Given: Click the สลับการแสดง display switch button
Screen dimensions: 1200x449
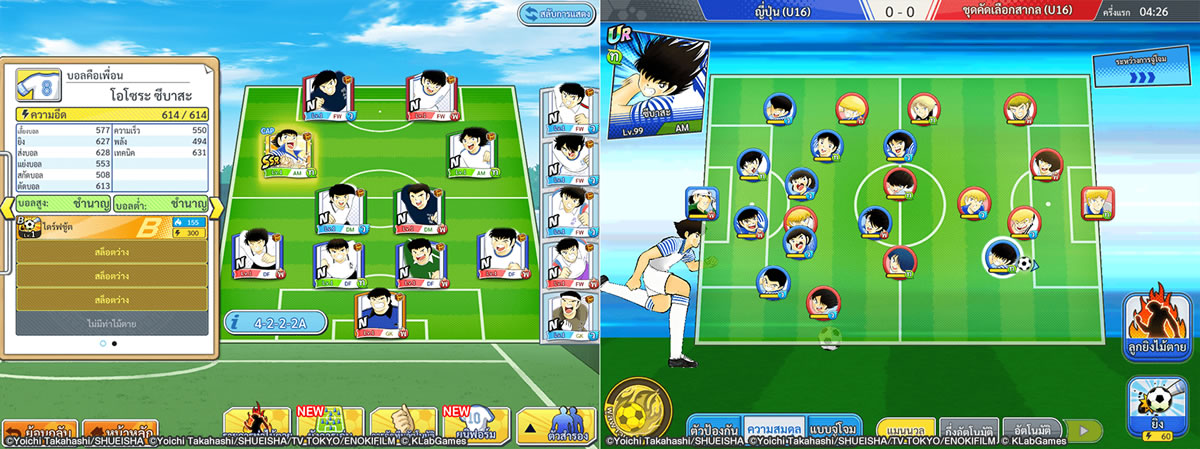Looking at the screenshot, I should (x=556, y=14).
